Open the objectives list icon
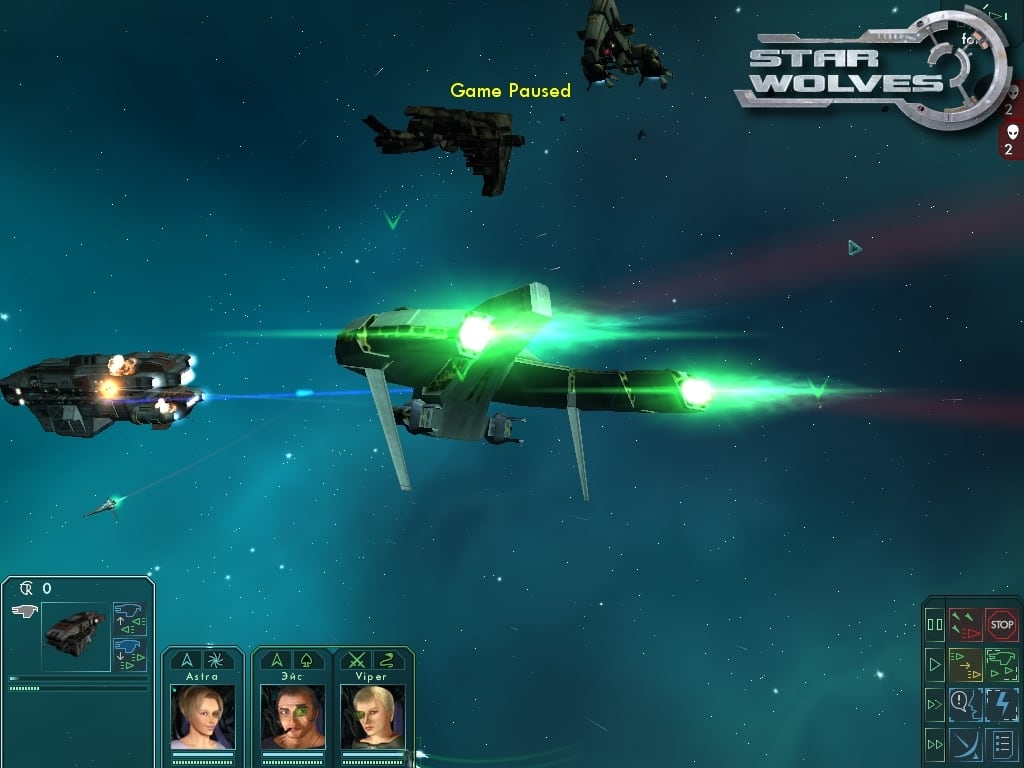 pos(1001,744)
